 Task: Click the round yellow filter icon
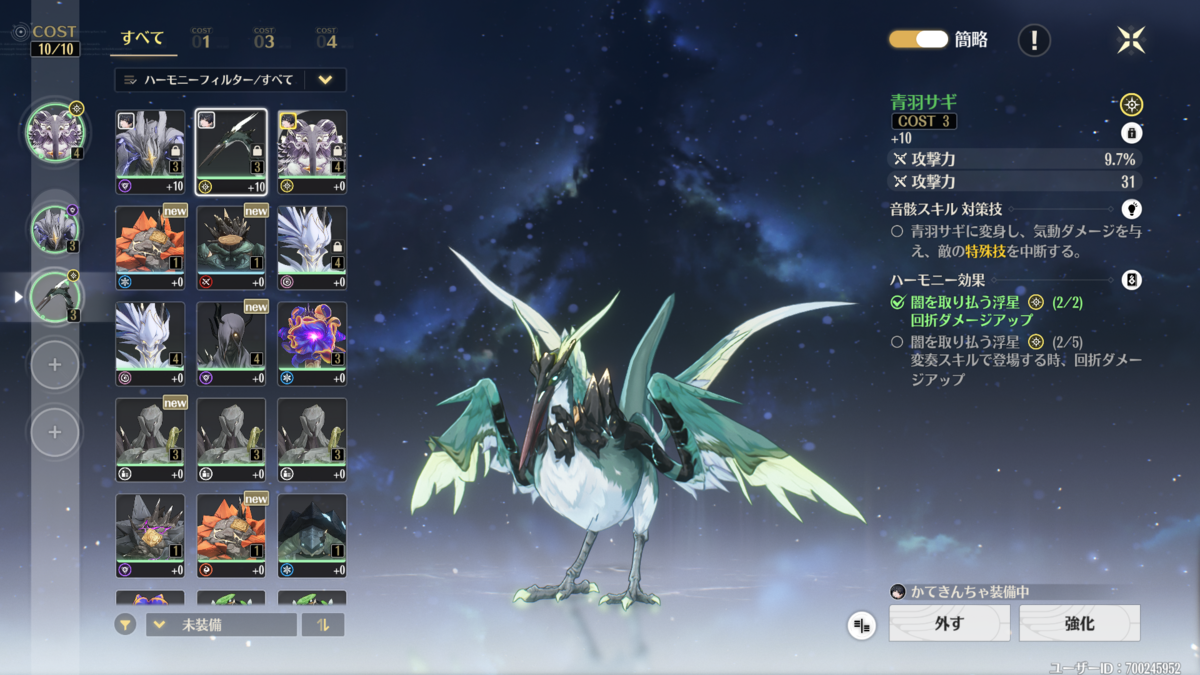coord(125,625)
